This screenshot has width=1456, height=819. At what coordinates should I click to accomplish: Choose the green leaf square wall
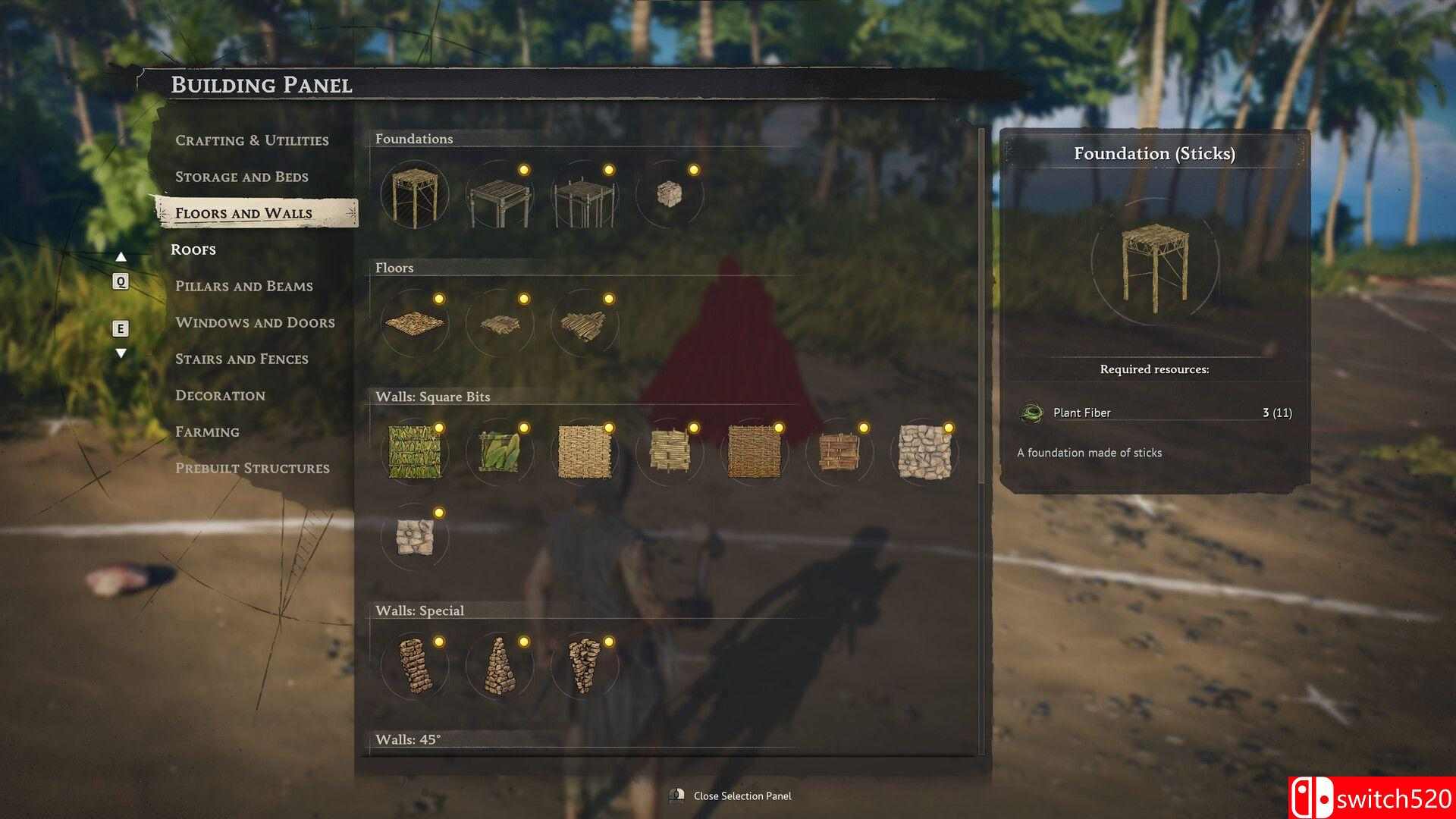414,452
